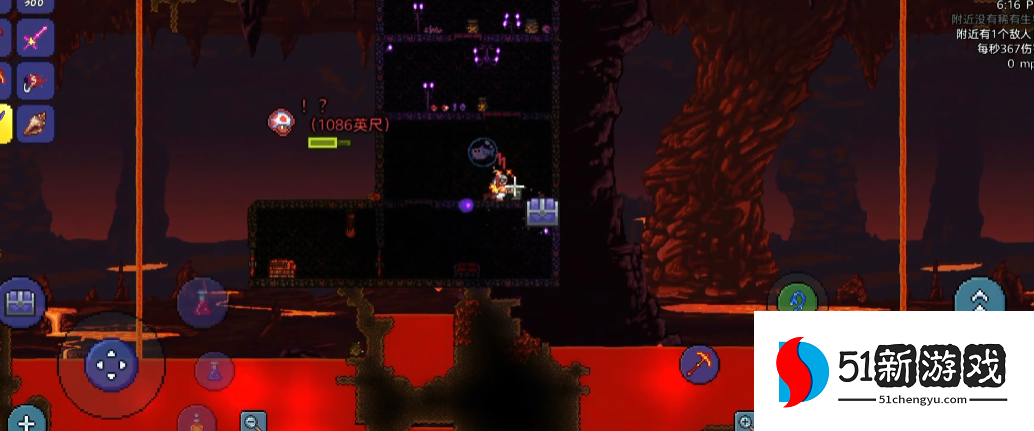Activate the pickaxe smart-tool button

[x=700, y=364]
